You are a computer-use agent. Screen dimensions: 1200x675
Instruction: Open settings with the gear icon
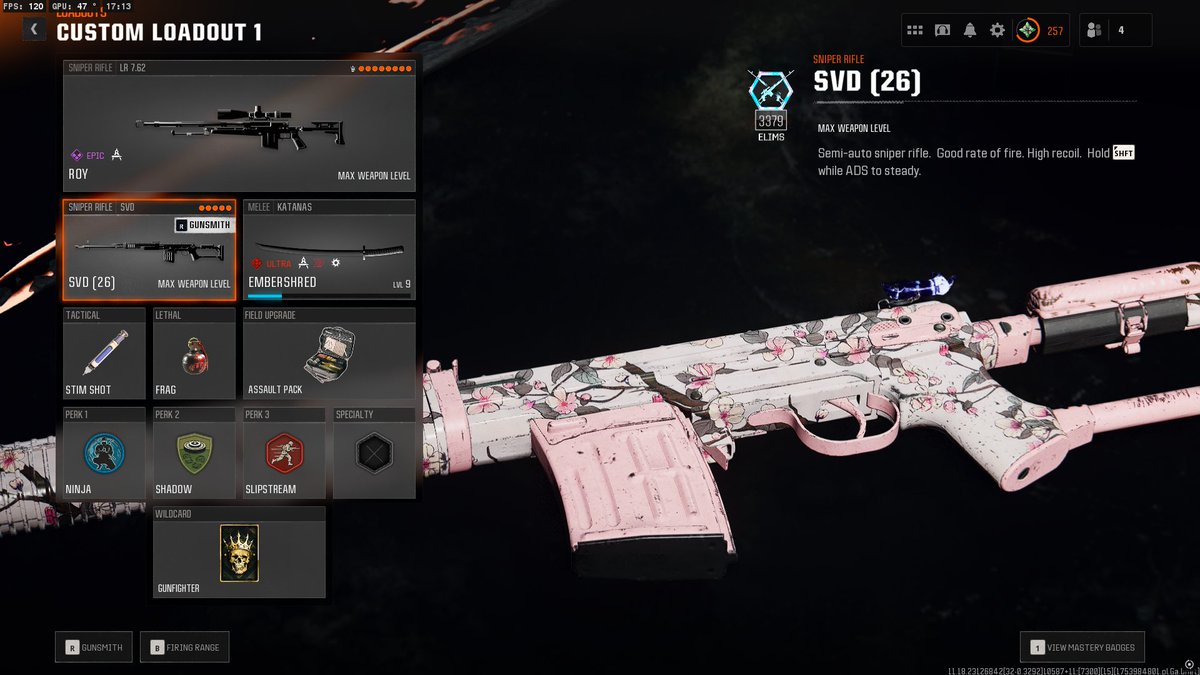997,30
